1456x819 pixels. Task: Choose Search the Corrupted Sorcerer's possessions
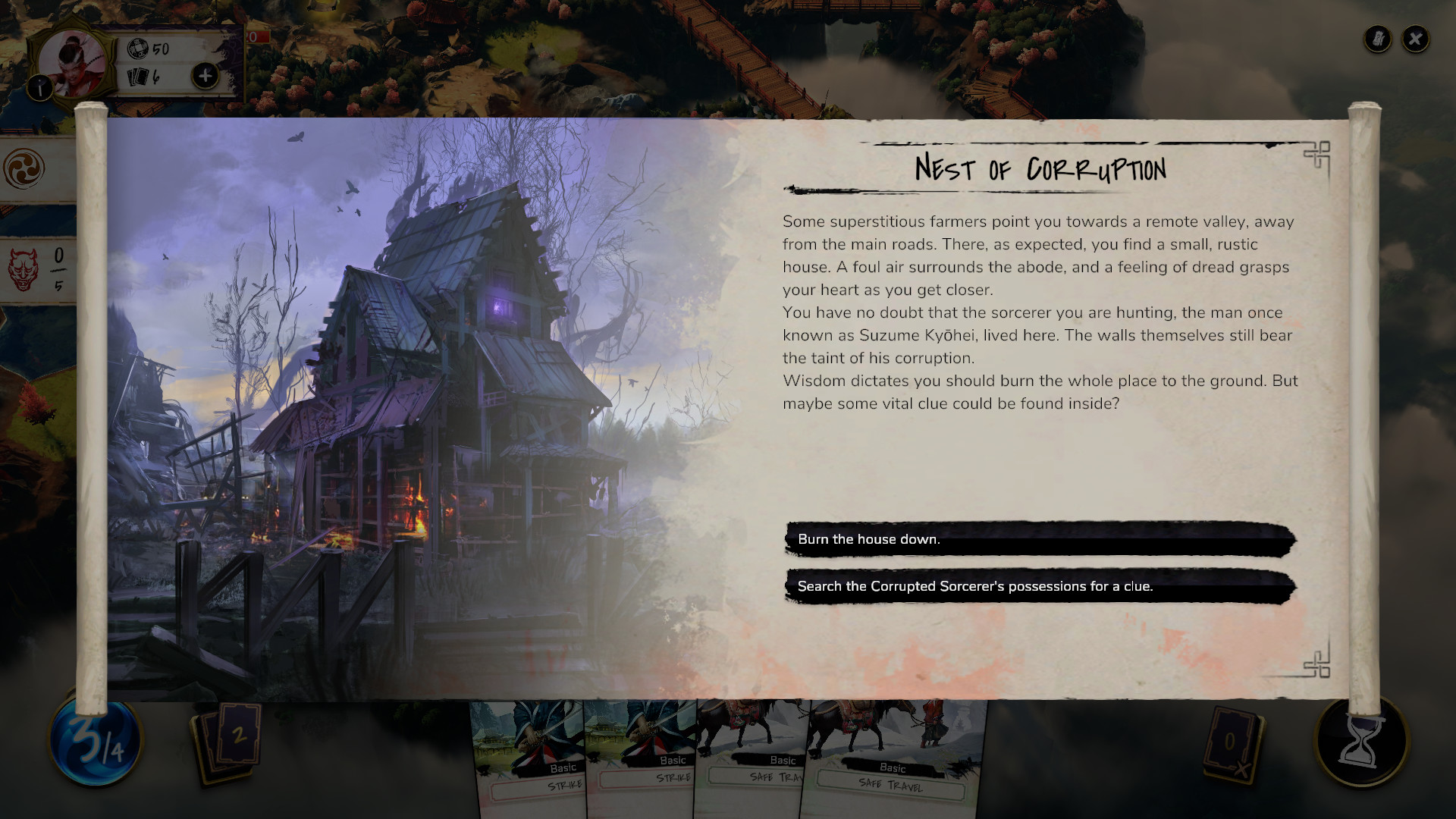point(1039,586)
